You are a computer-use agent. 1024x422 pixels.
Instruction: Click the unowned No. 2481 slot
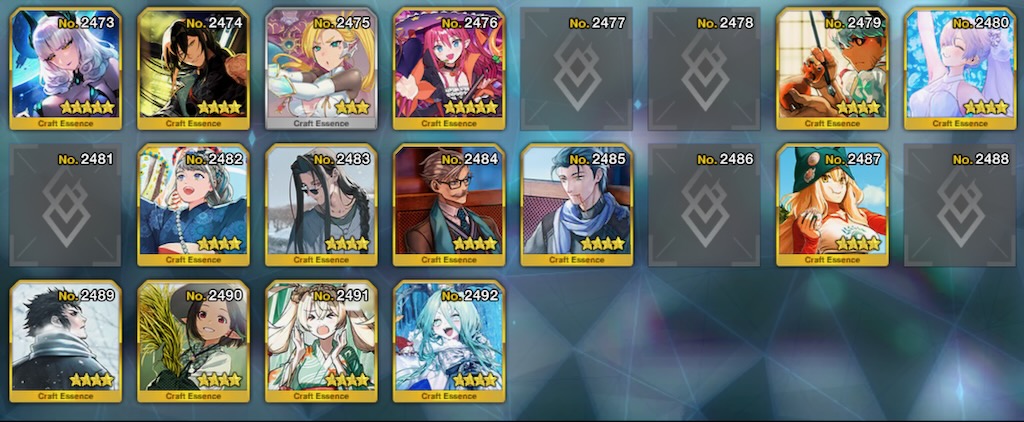66,205
